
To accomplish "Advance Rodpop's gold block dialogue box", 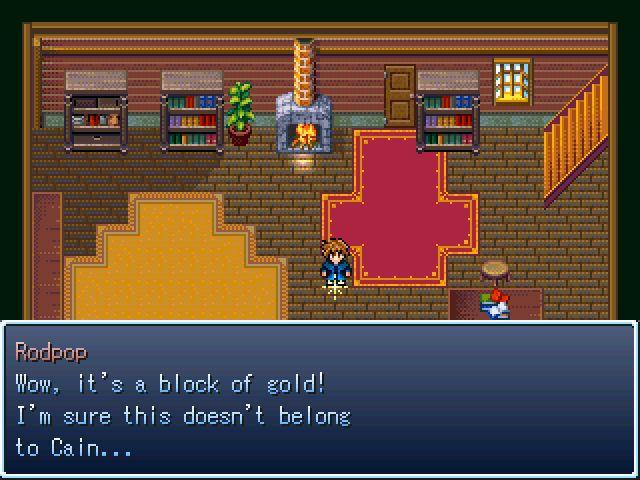I will (320, 398).
